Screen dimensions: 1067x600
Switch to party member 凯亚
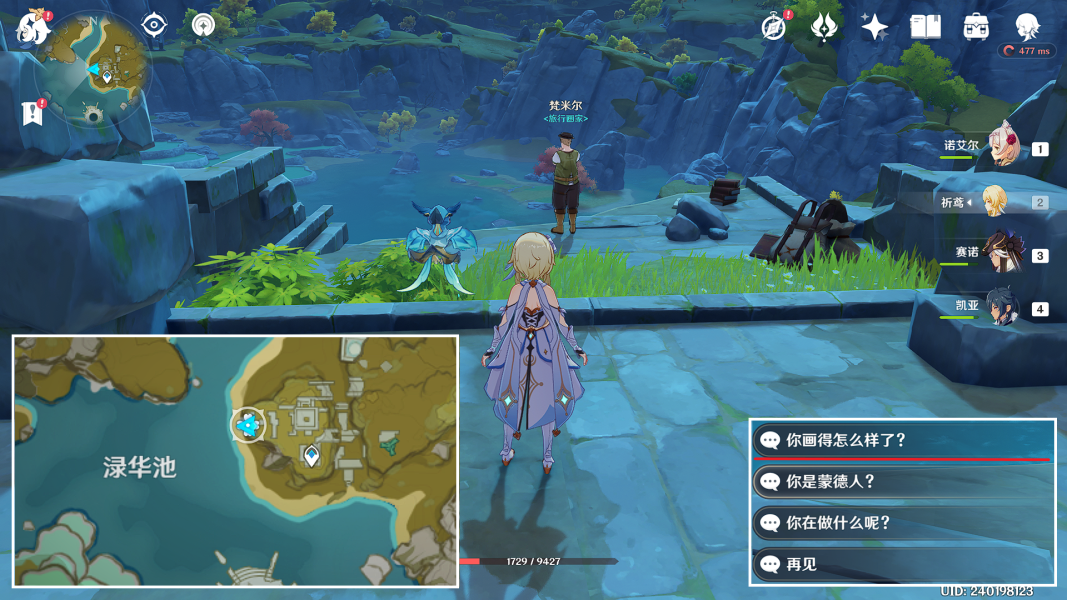(1001, 308)
